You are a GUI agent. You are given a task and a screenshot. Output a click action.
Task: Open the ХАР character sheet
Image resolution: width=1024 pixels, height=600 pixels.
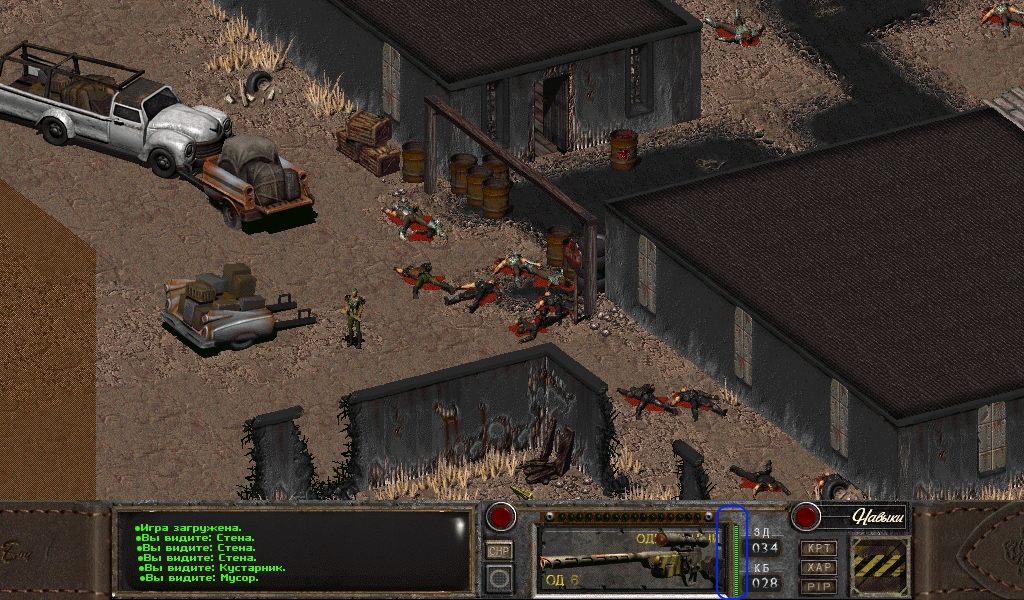click(818, 567)
